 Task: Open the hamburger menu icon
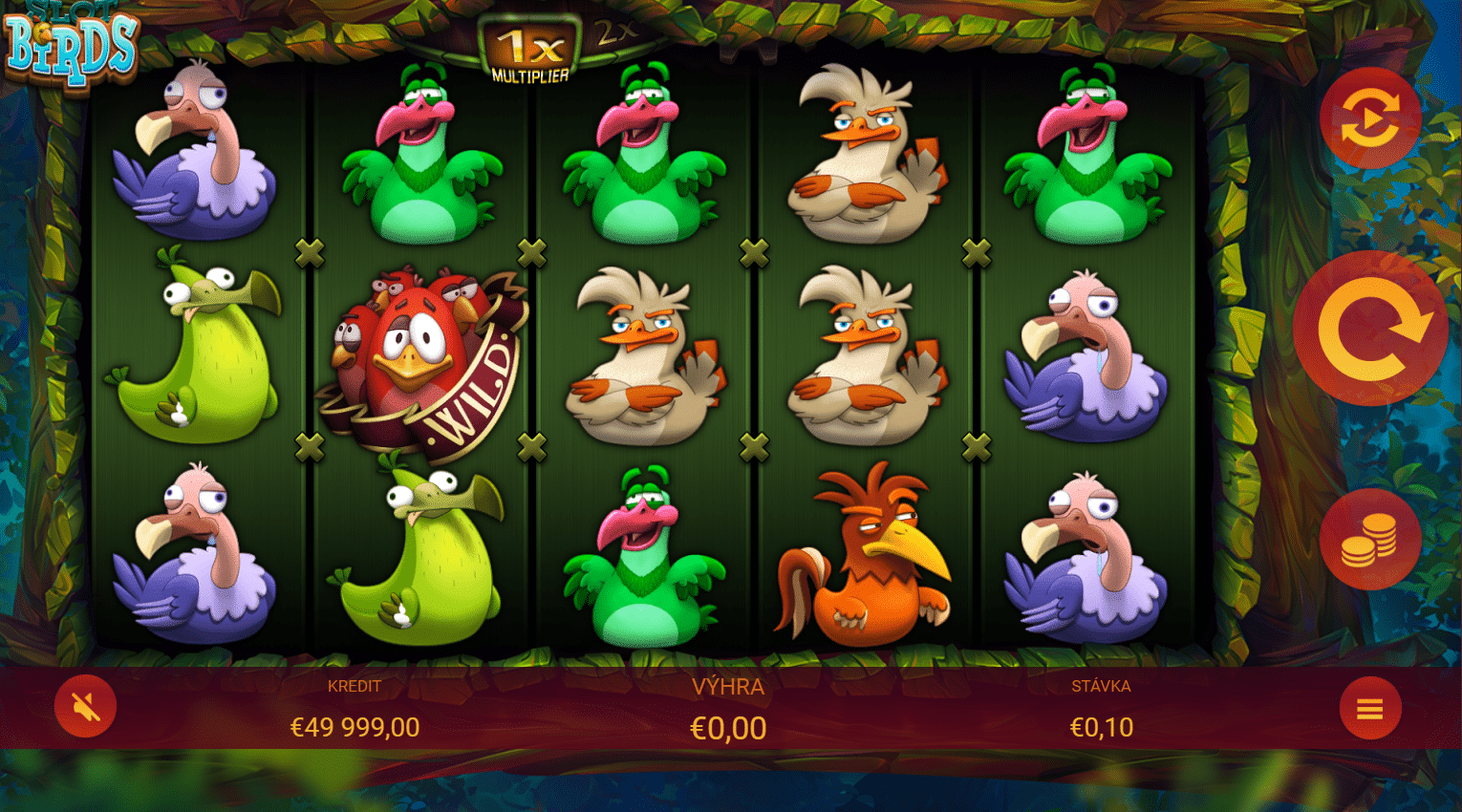click(x=1370, y=709)
